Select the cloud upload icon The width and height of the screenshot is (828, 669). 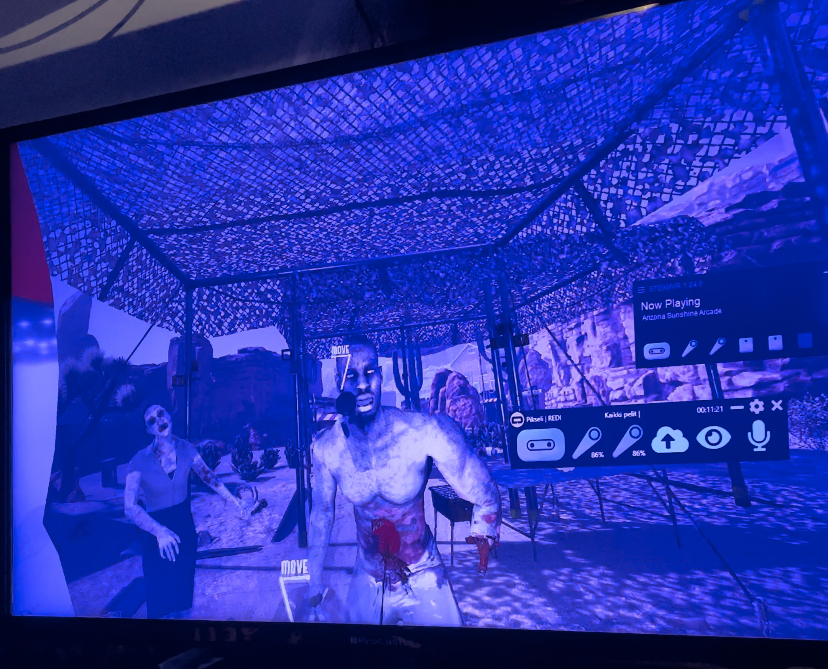pyautogui.click(x=670, y=439)
